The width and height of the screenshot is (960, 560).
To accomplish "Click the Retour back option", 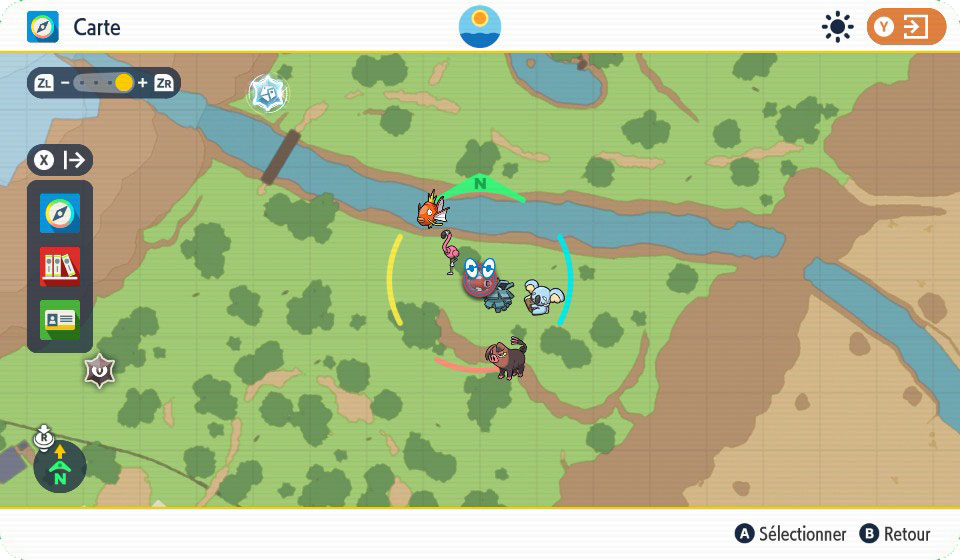I will 895,534.
